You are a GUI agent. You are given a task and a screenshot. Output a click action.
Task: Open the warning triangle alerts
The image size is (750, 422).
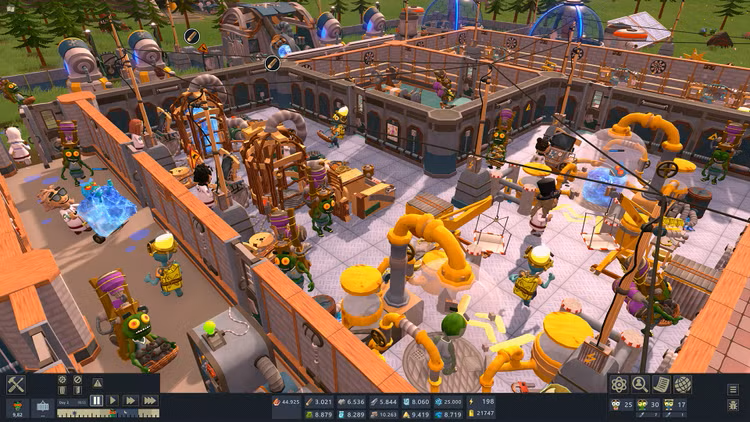(x=97, y=381)
